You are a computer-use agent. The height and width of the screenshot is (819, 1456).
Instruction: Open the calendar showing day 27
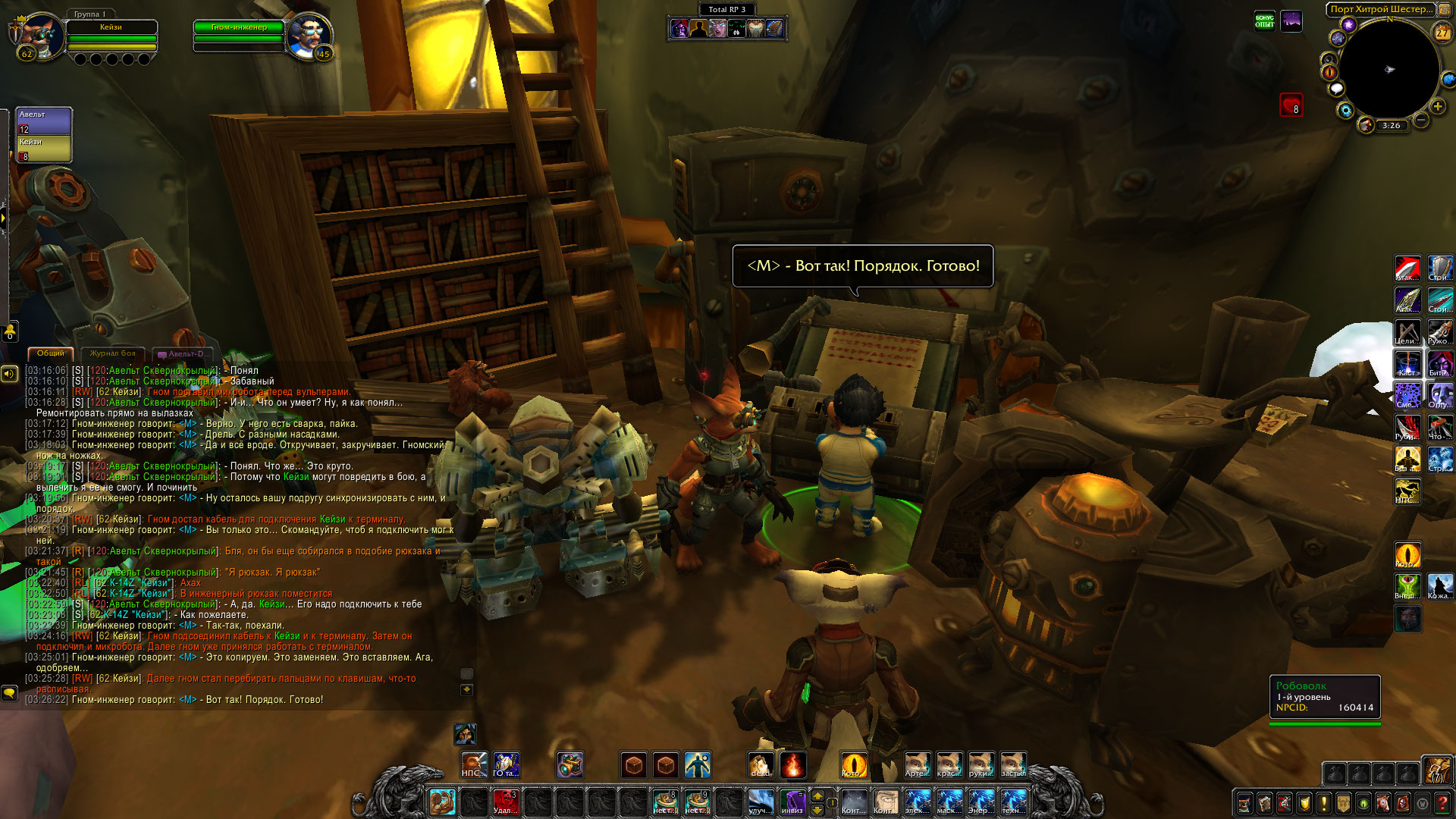[1442, 33]
